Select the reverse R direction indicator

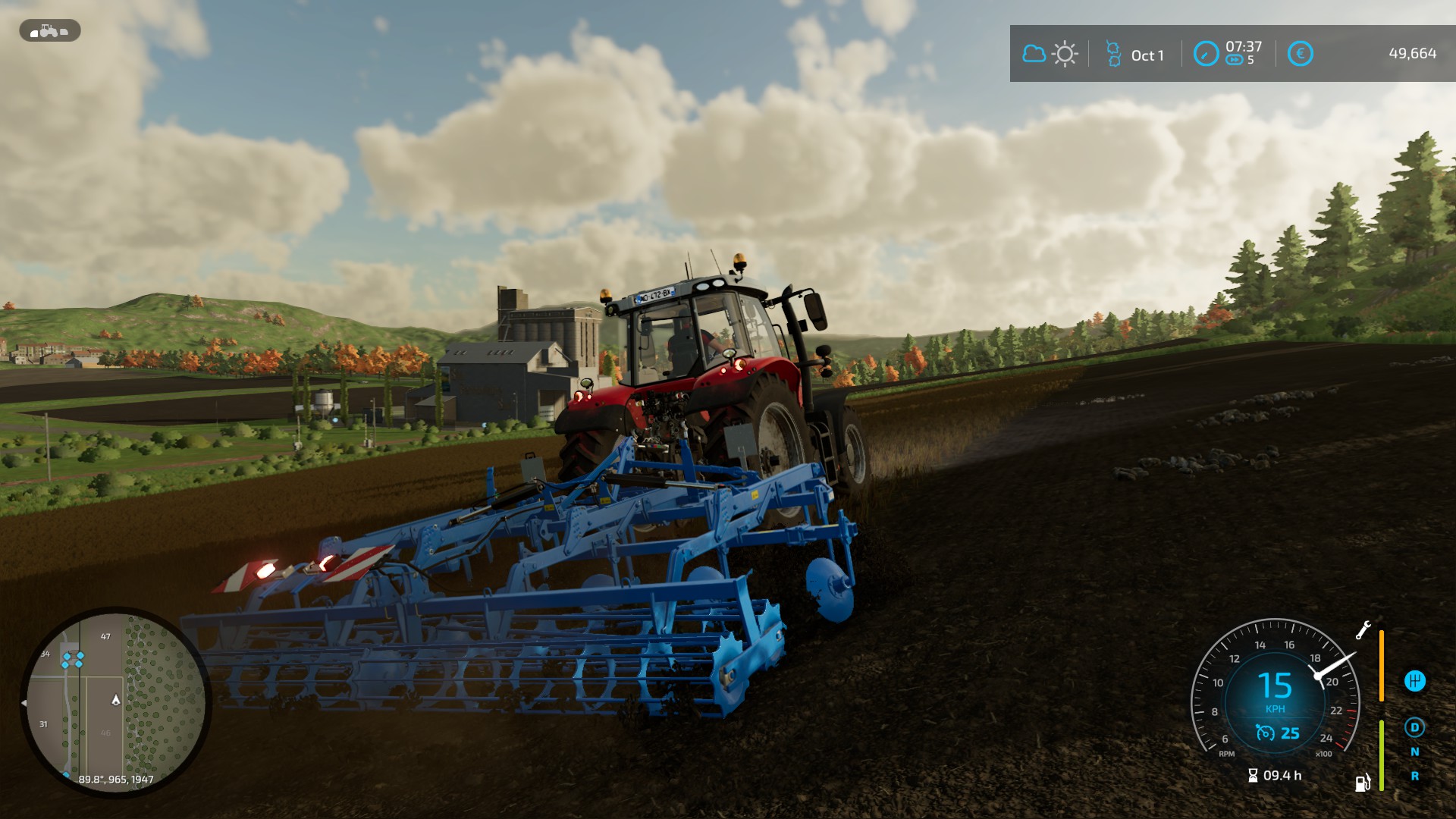tap(1414, 776)
